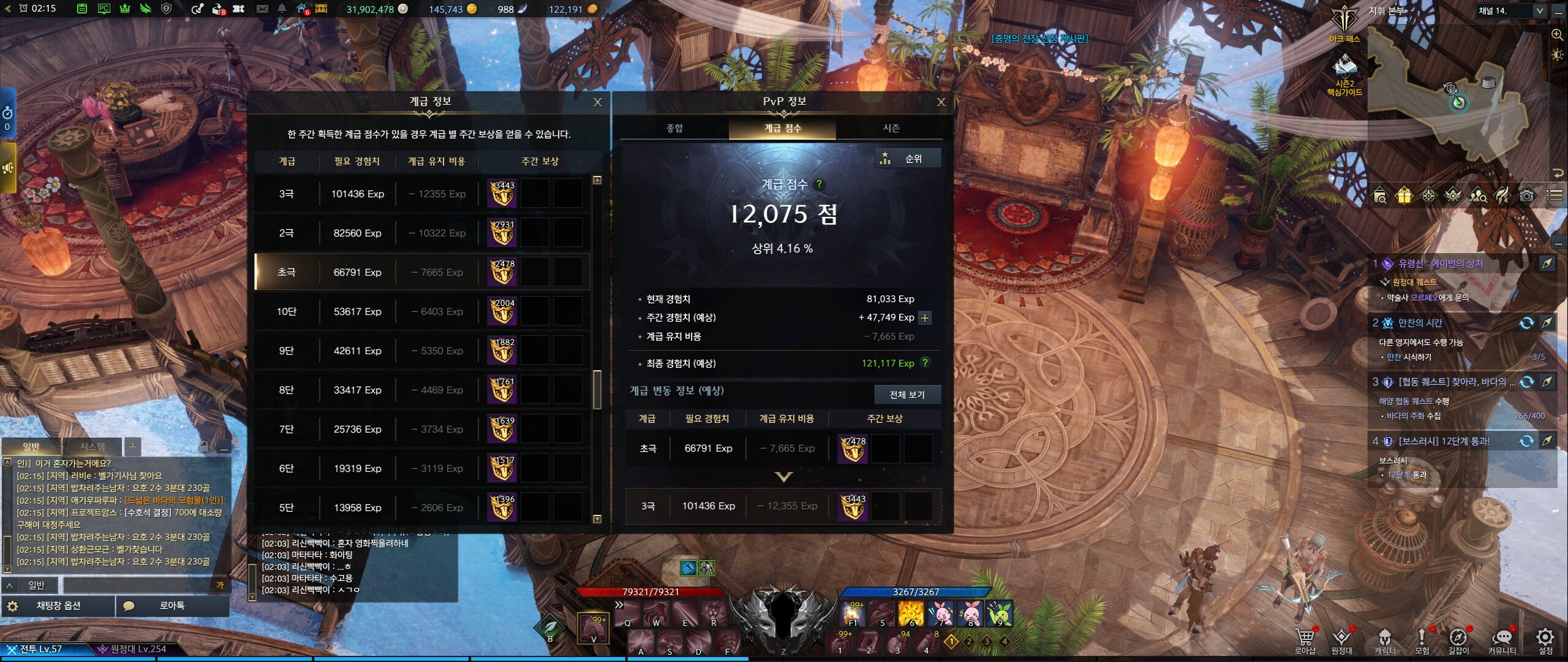The height and width of the screenshot is (662, 1568).
Task: Open the 순위 ranking button
Action: coord(907,159)
